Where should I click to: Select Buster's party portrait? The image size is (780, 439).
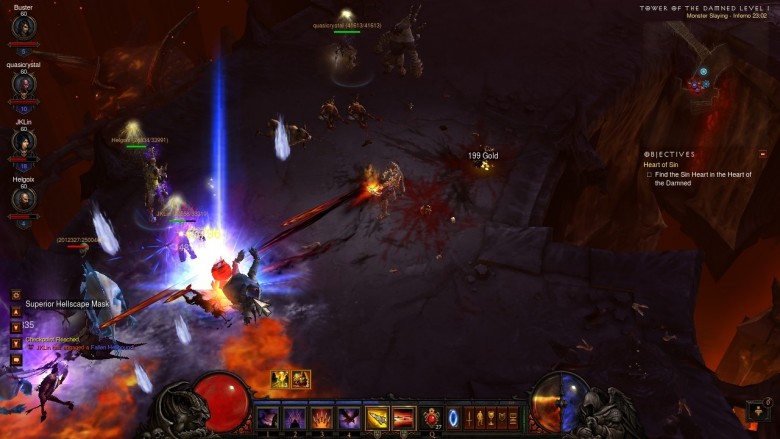(x=23, y=27)
